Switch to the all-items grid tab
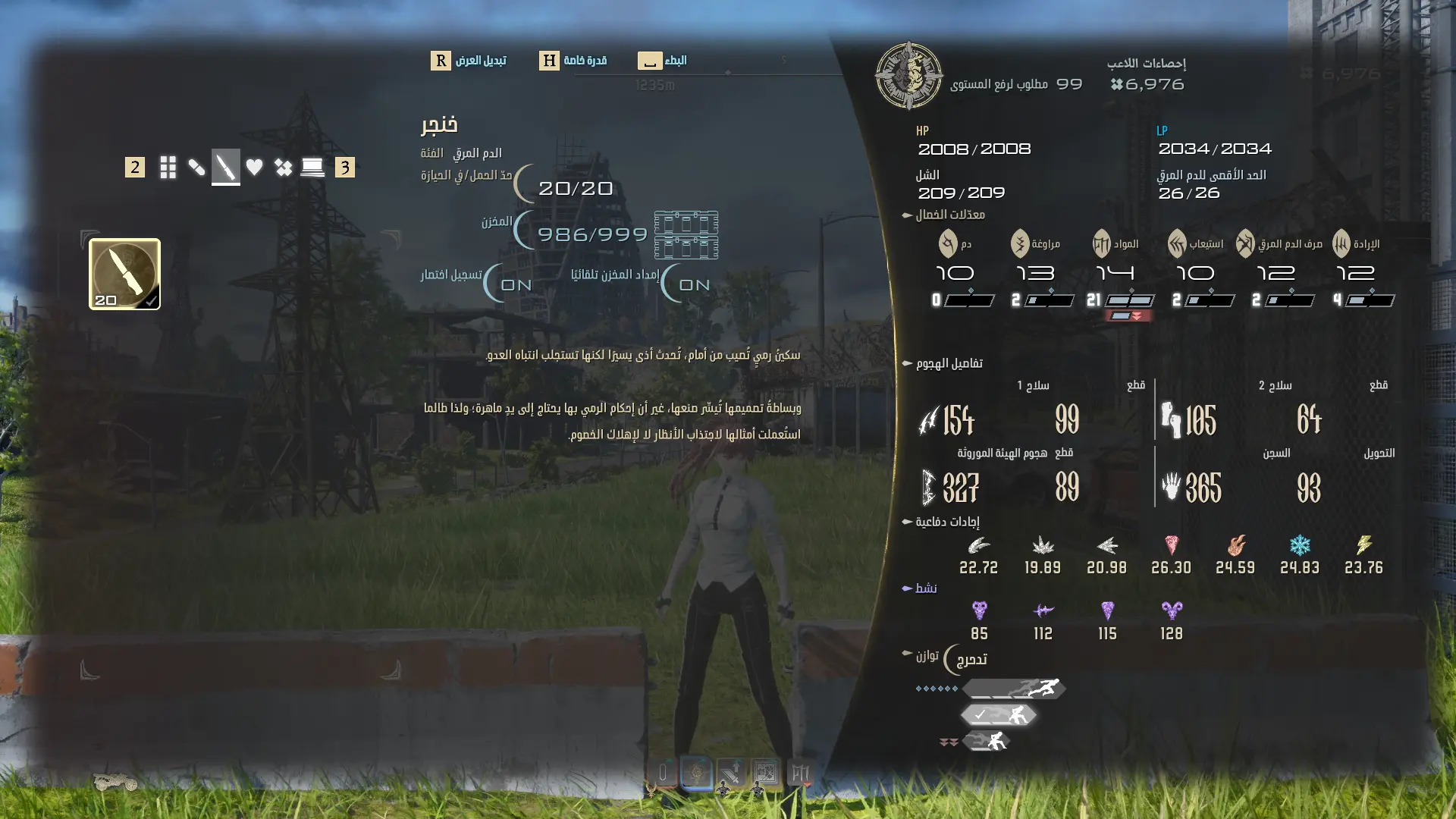1456x819 pixels. 168,167
